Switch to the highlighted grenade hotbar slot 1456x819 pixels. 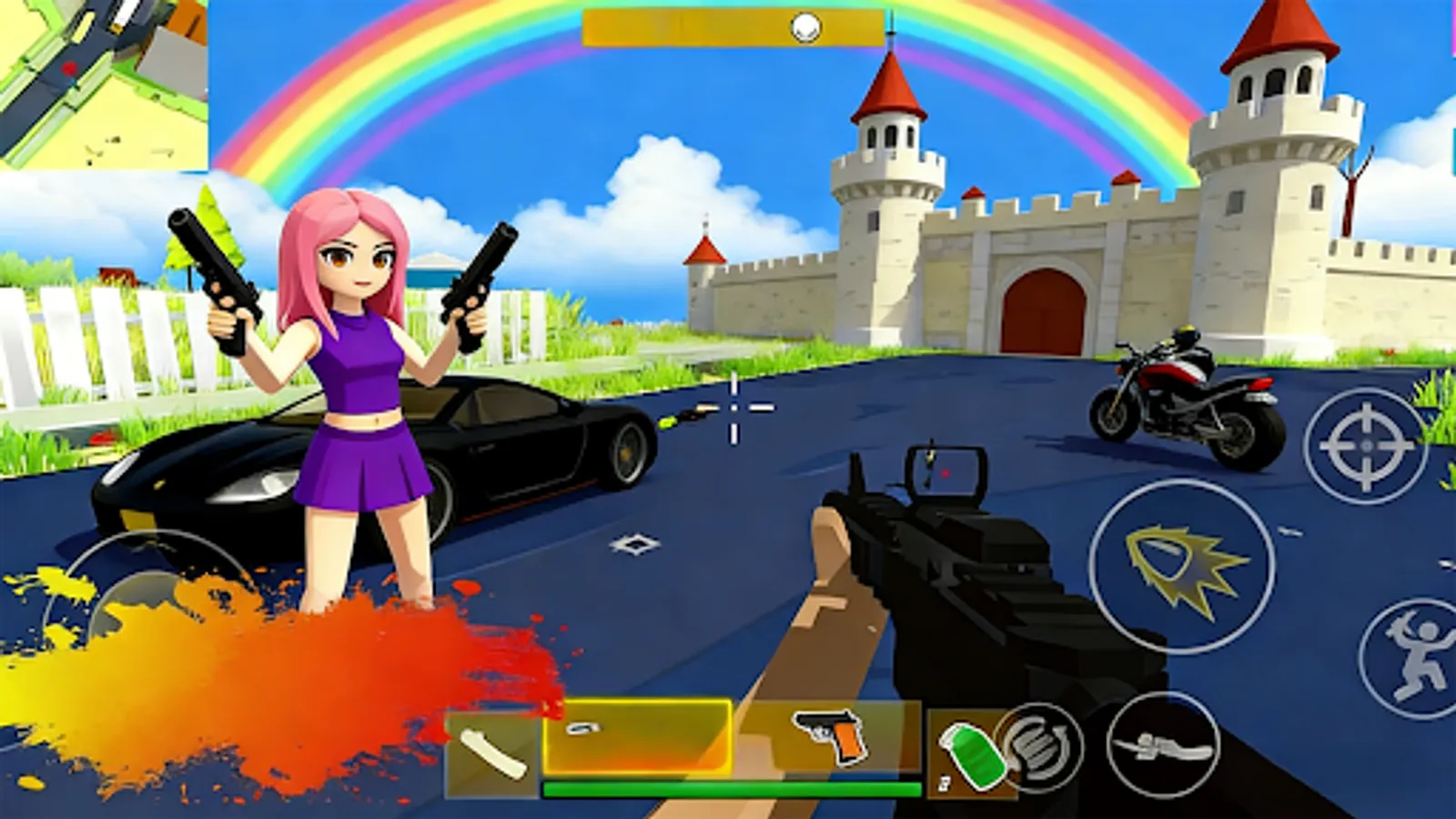point(637,737)
